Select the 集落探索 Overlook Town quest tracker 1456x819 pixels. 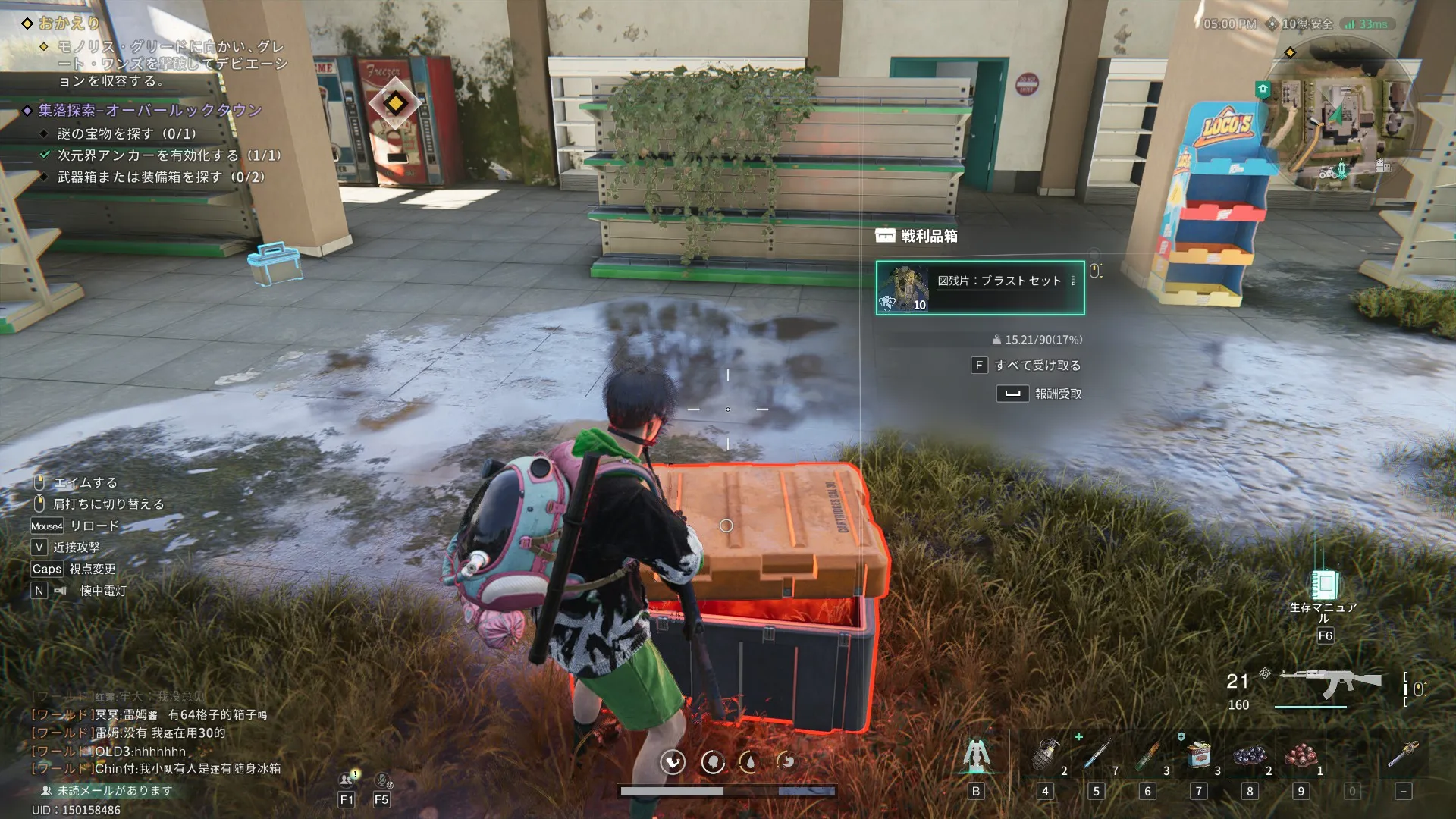[x=150, y=111]
